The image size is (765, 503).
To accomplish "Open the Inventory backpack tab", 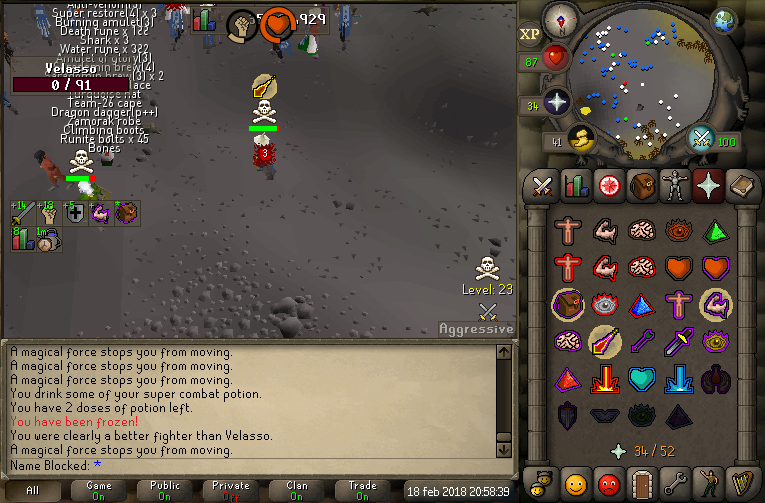I will [643, 186].
